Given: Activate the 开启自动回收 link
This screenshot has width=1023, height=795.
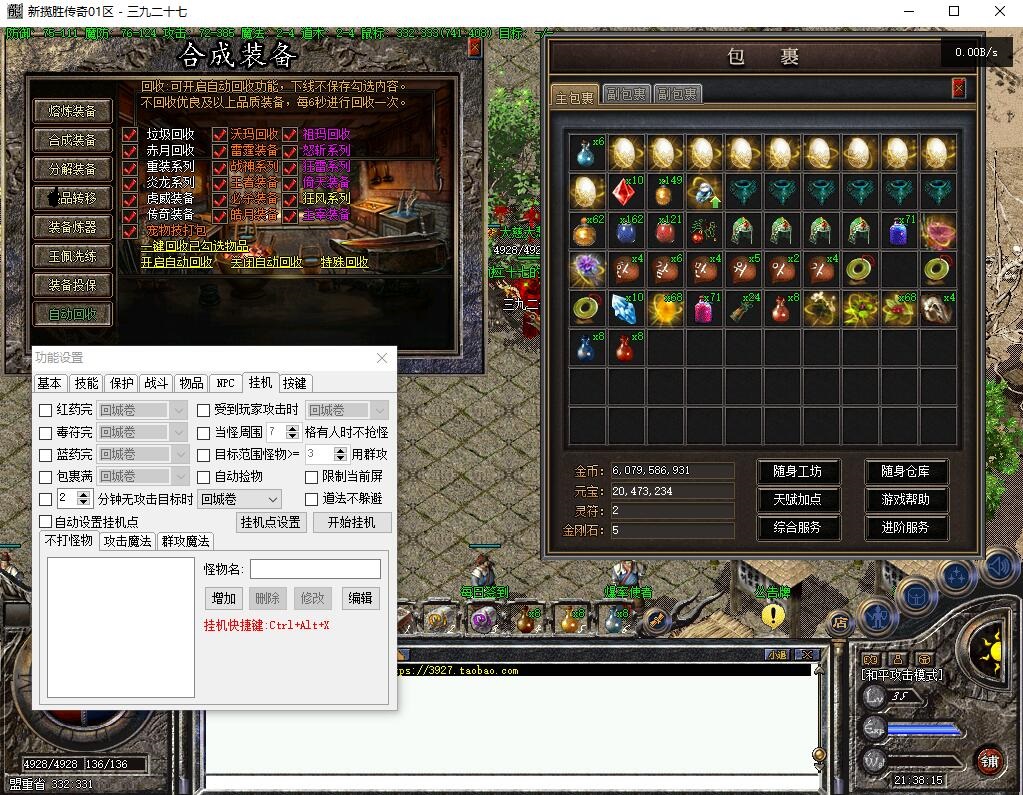Looking at the screenshot, I should (x=176, y=262).
